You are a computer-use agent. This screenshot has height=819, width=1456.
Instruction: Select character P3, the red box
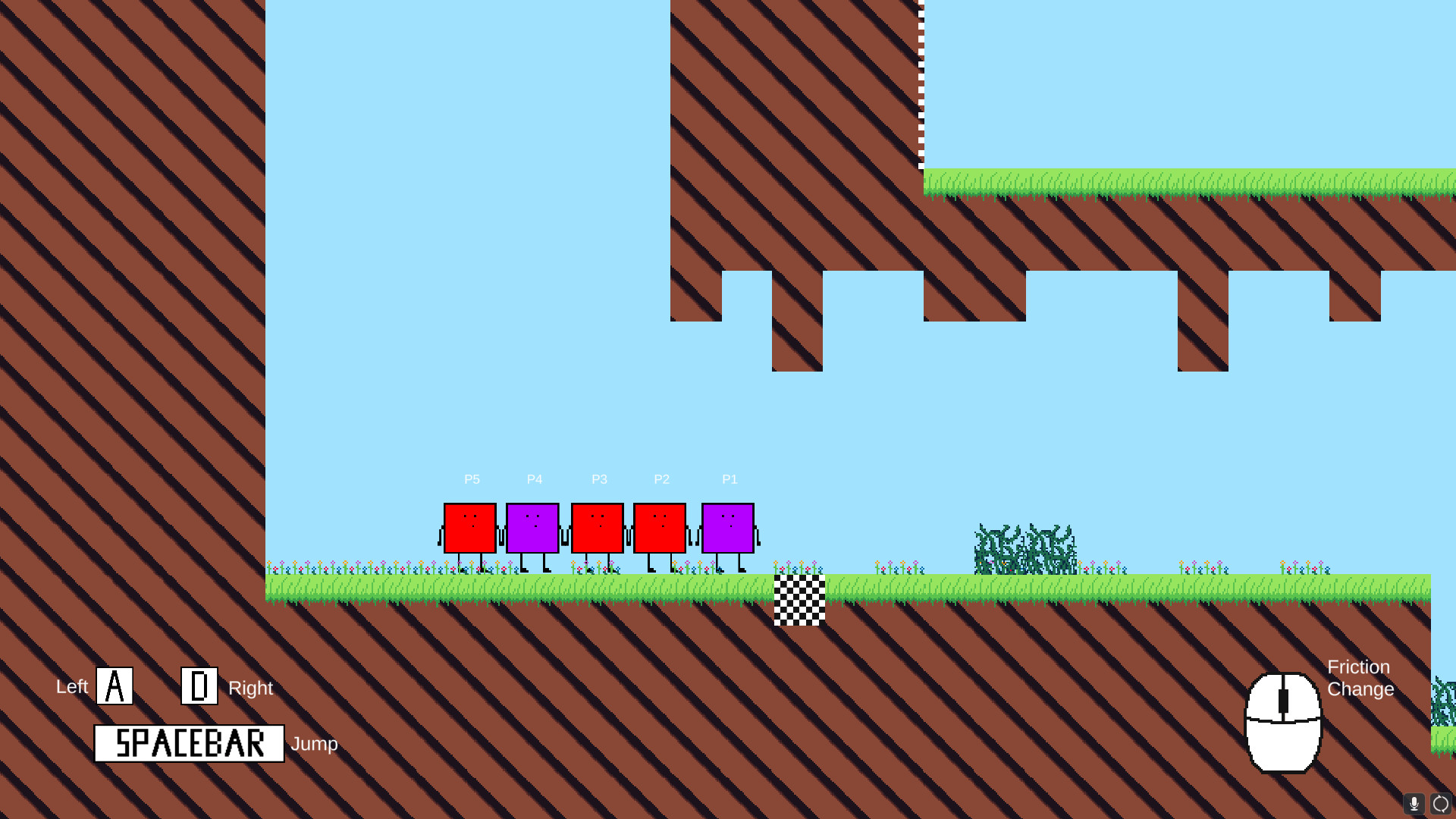[598, 527]
